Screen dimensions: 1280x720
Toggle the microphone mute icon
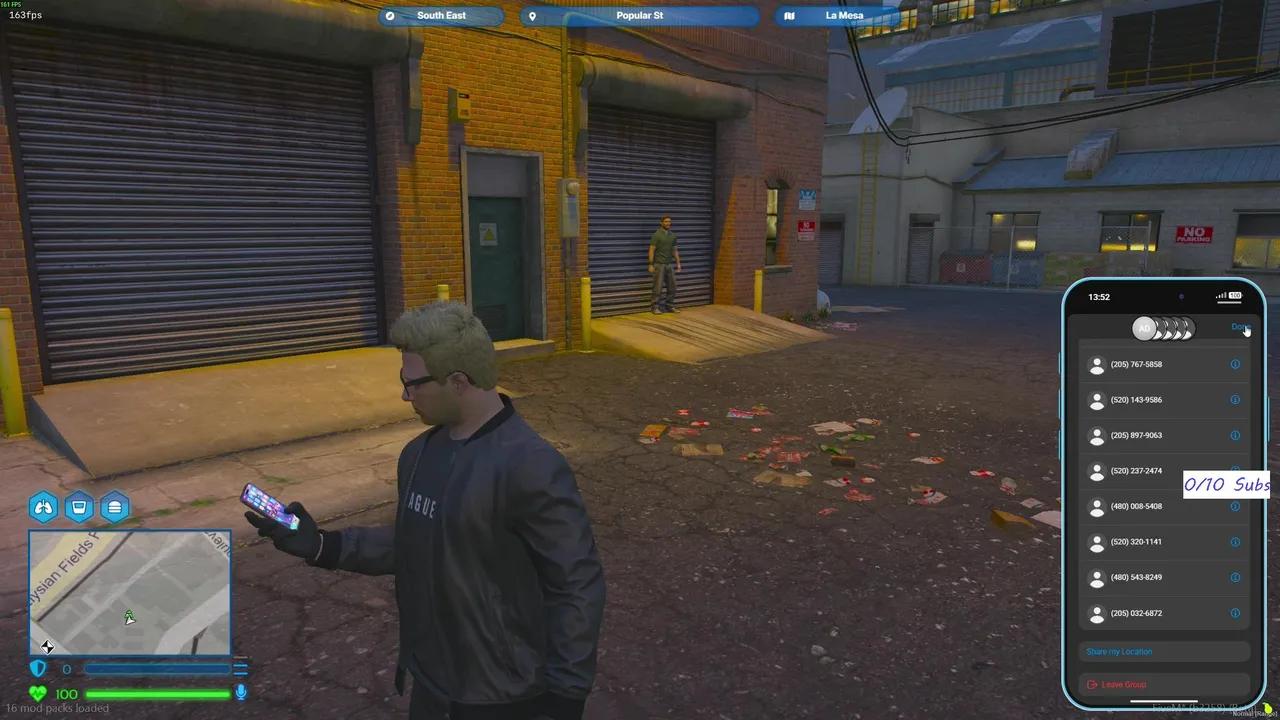[x=241, y=693]
